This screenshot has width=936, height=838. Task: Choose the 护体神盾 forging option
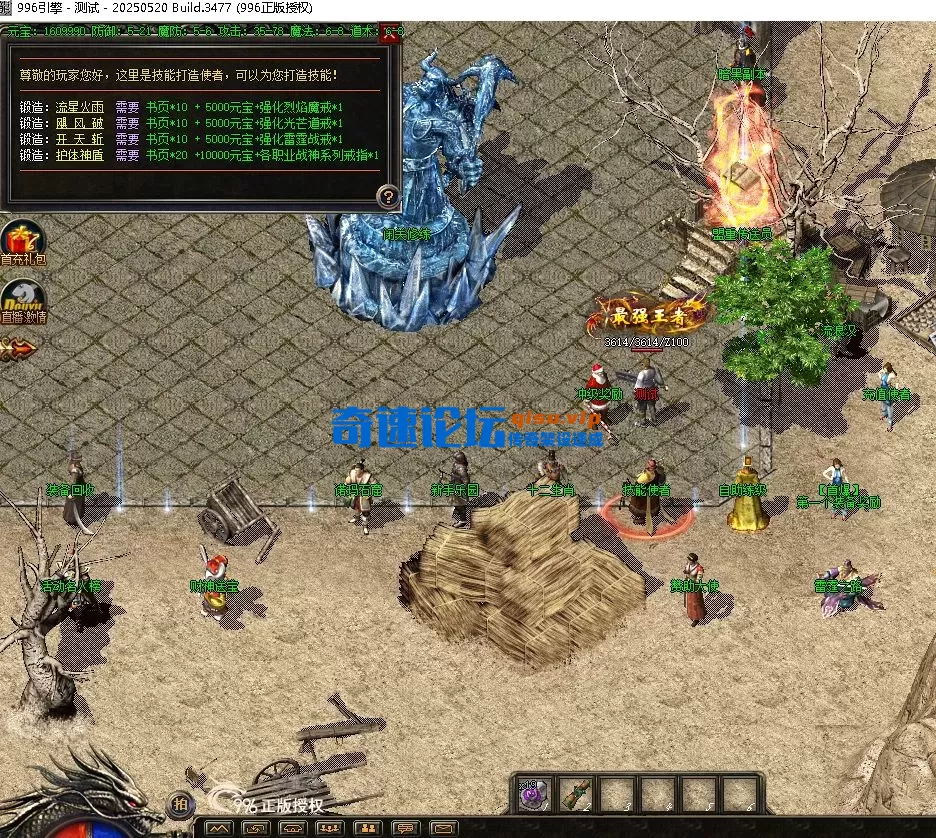[x=80, y=155]
